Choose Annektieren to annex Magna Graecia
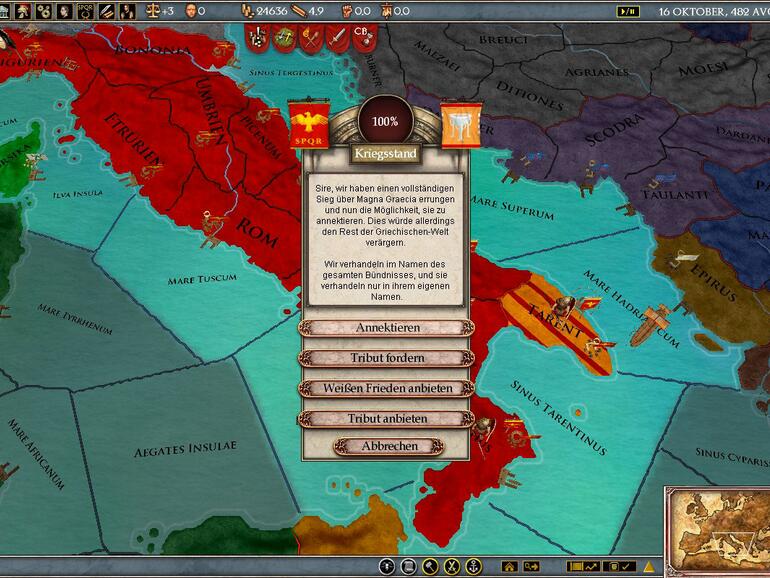 coord(386,328)
